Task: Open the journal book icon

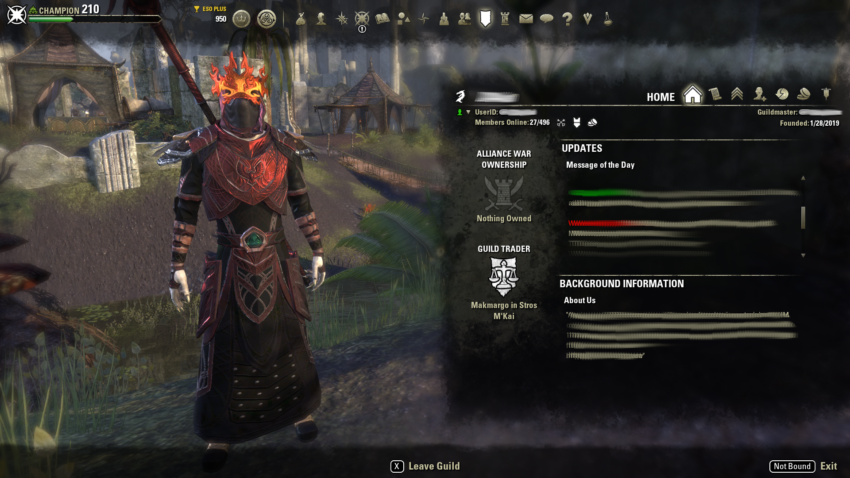Action: pos(382,18)
